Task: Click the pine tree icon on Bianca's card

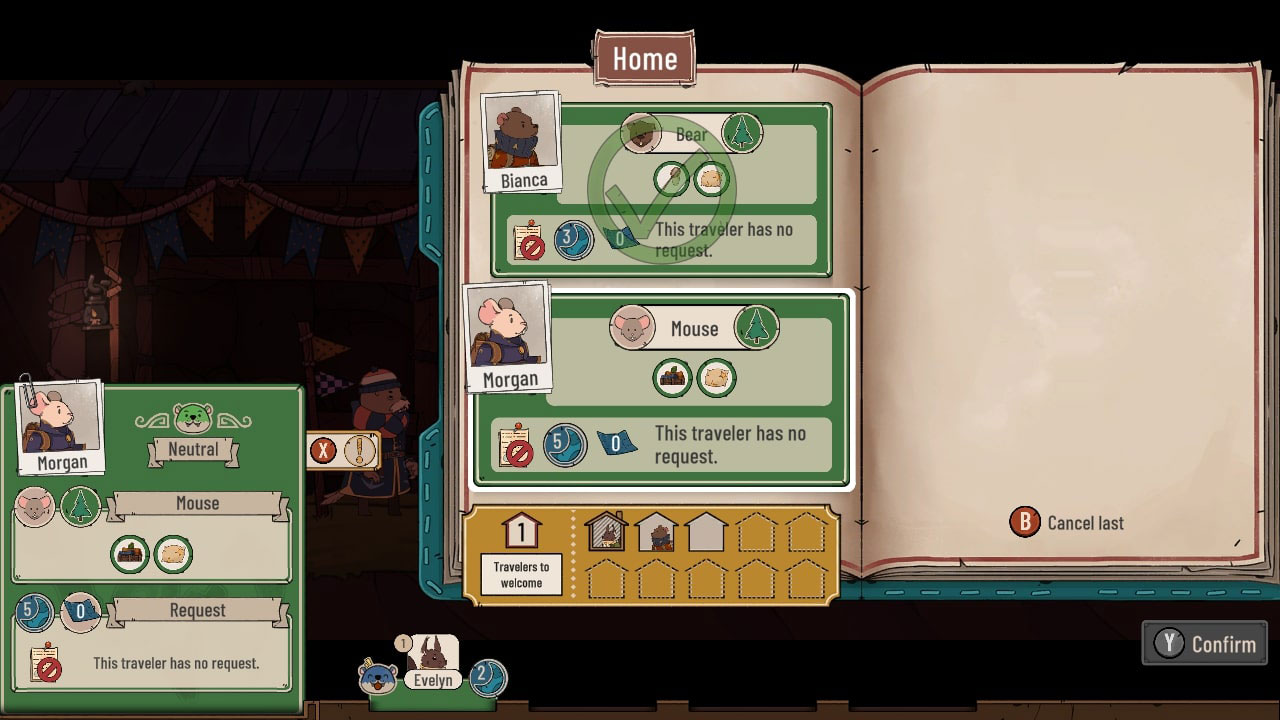Action: (743, 131)
